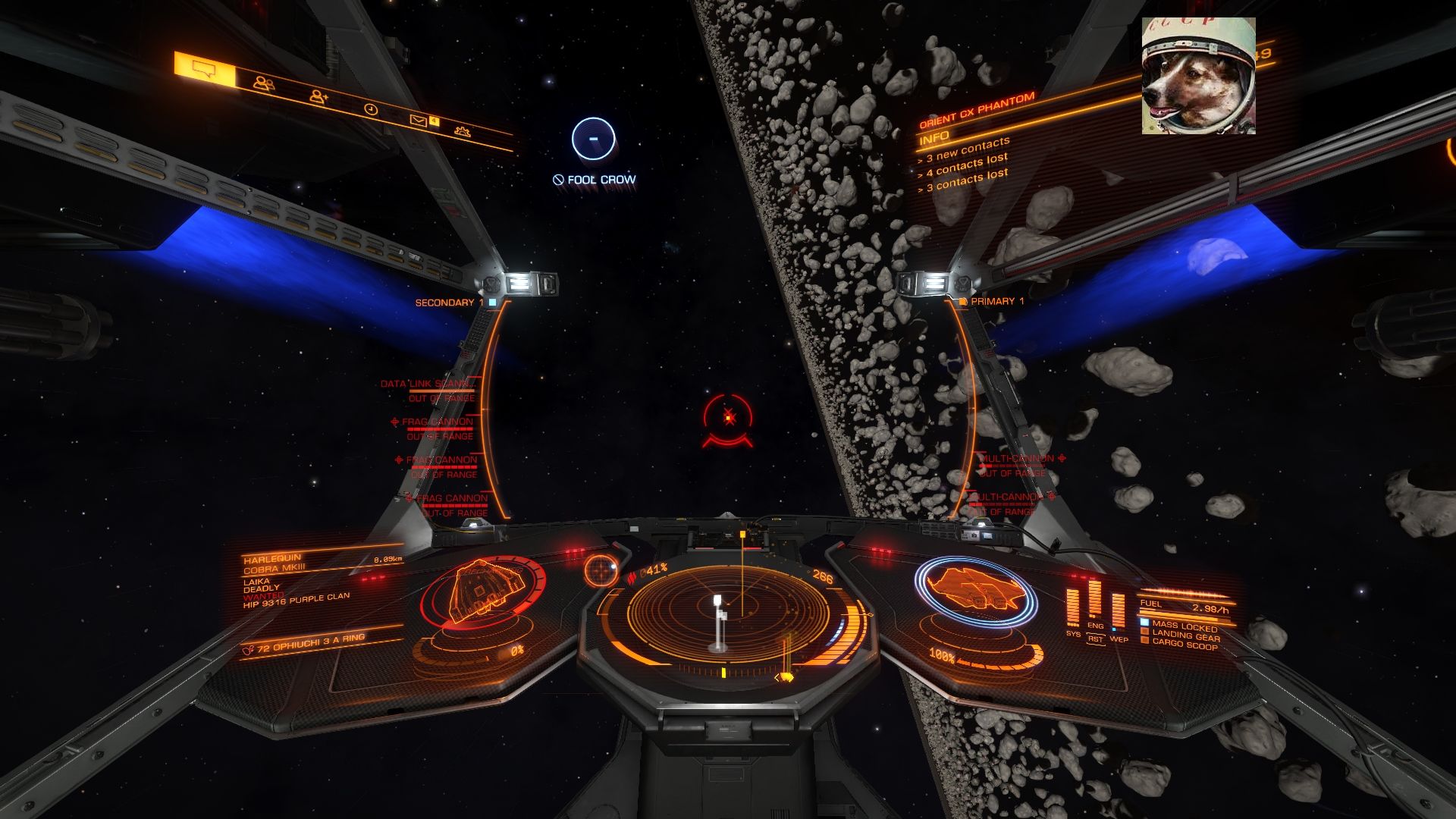Switch to the friends list tab
The width and height of the screenshot is (1456, 819).
coord(264,83)
